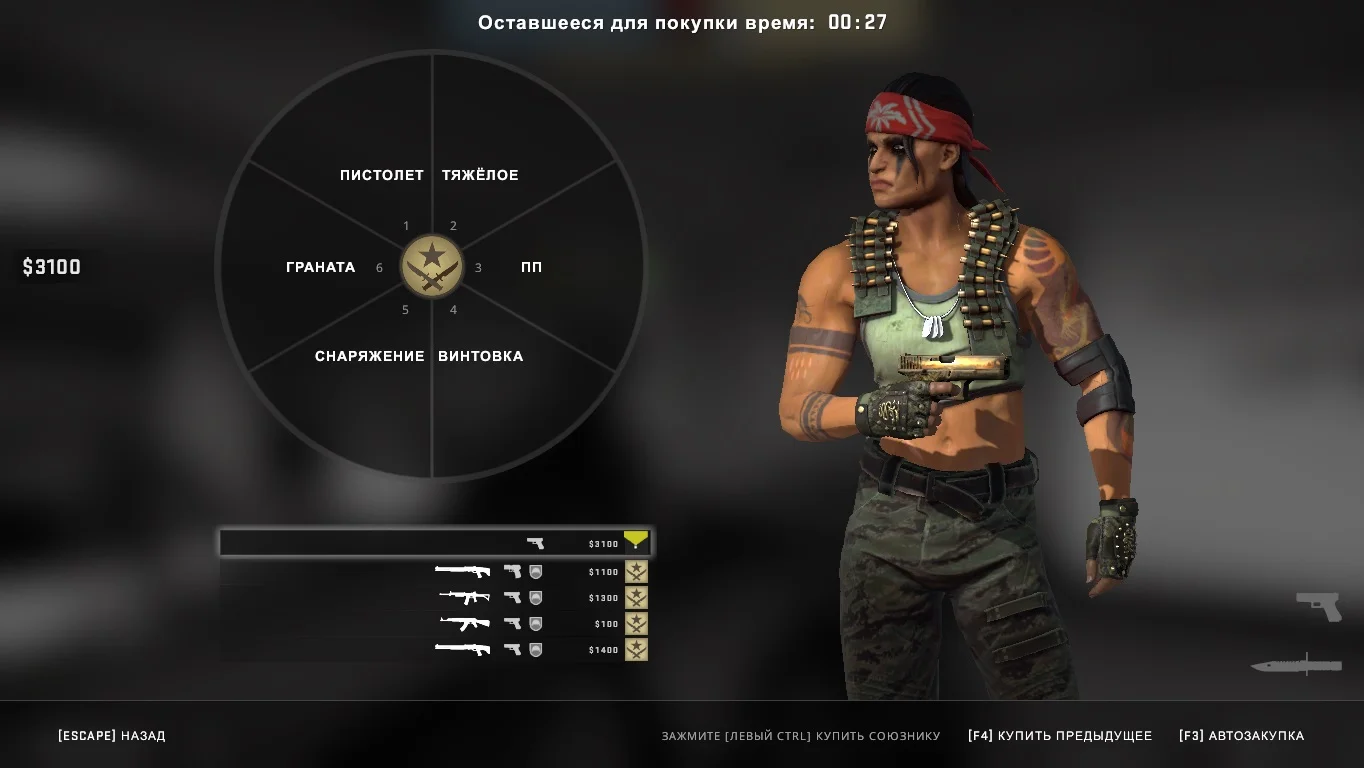Select the teammate row showing $1100
Viewport: 1364px width, 768px height.
(435, 572)
